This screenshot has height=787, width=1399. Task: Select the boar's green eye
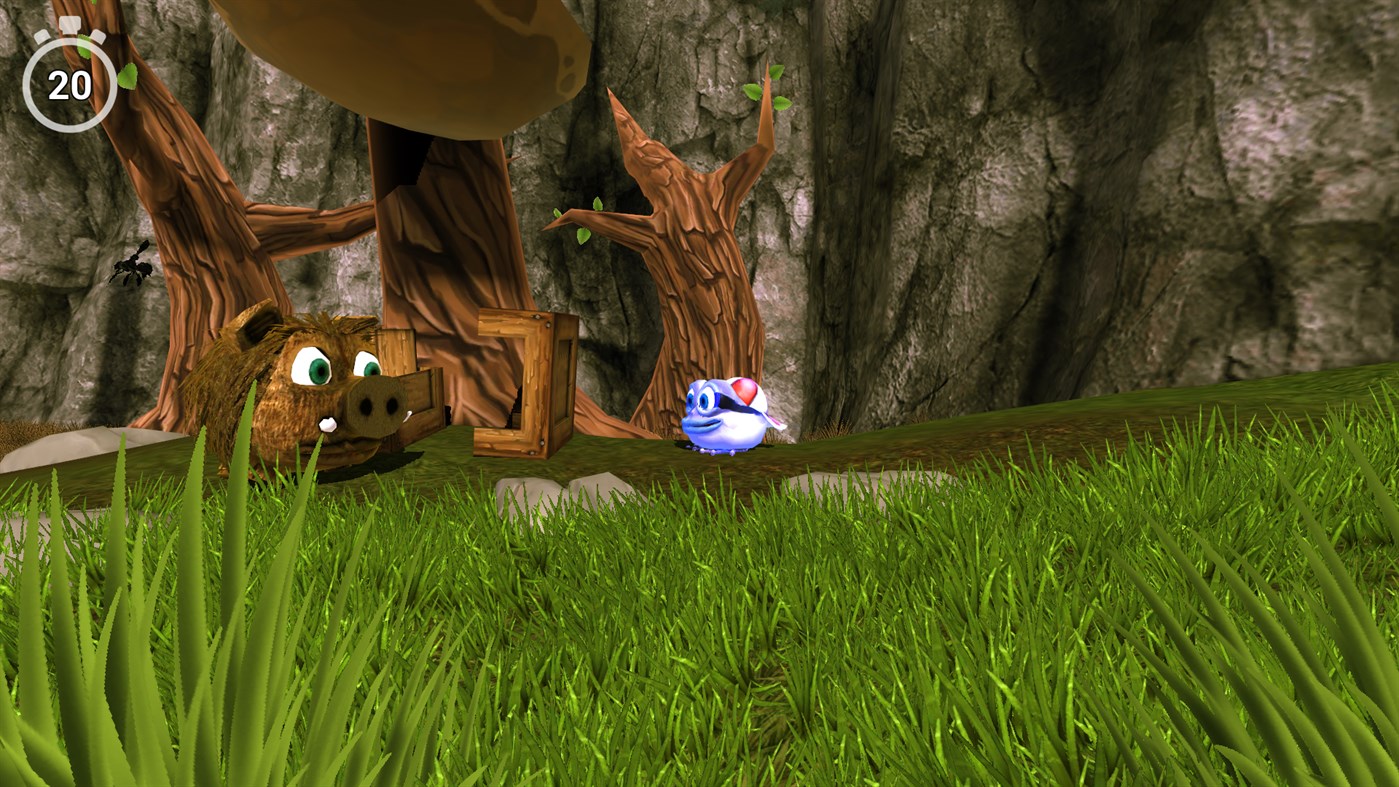(x=319, y=371)
